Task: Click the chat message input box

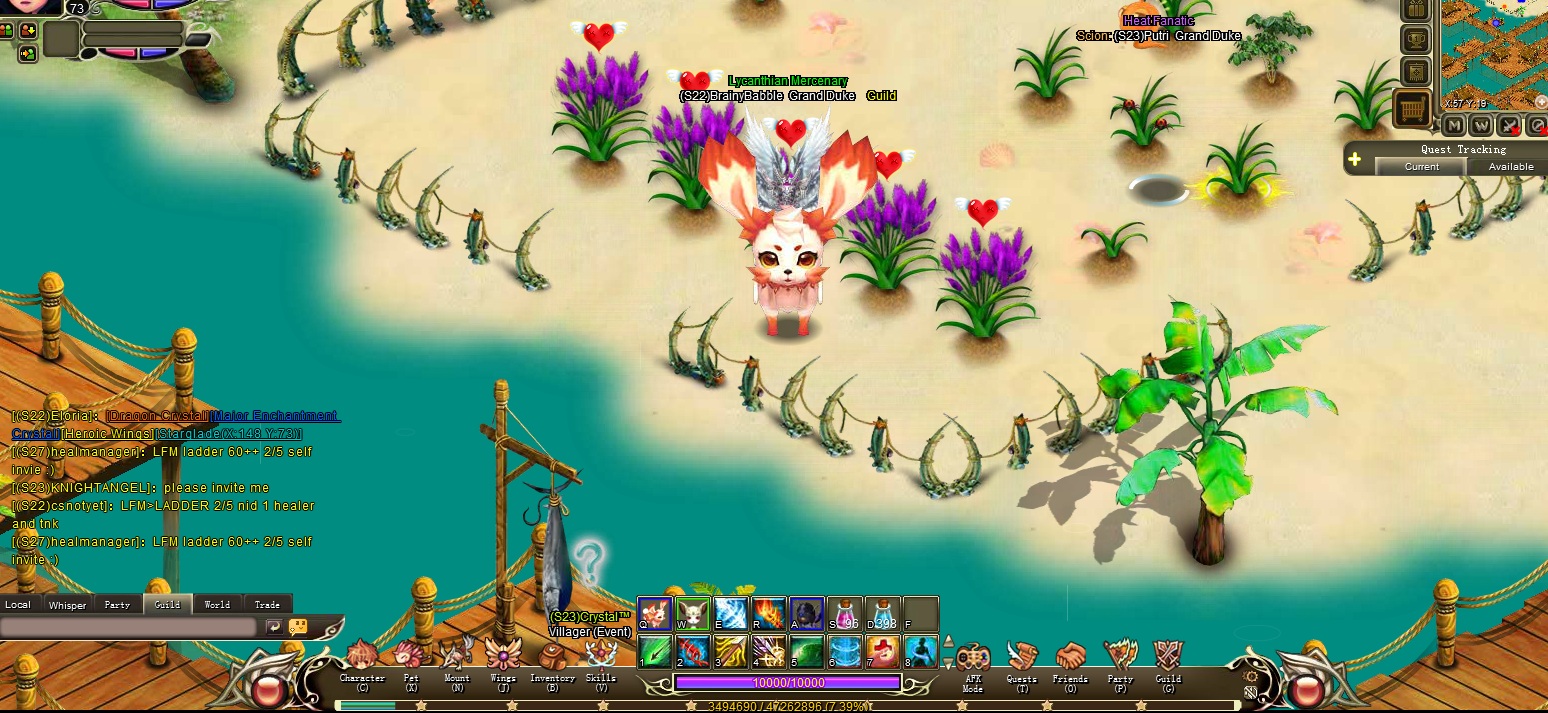Action: tap(128, 627)
